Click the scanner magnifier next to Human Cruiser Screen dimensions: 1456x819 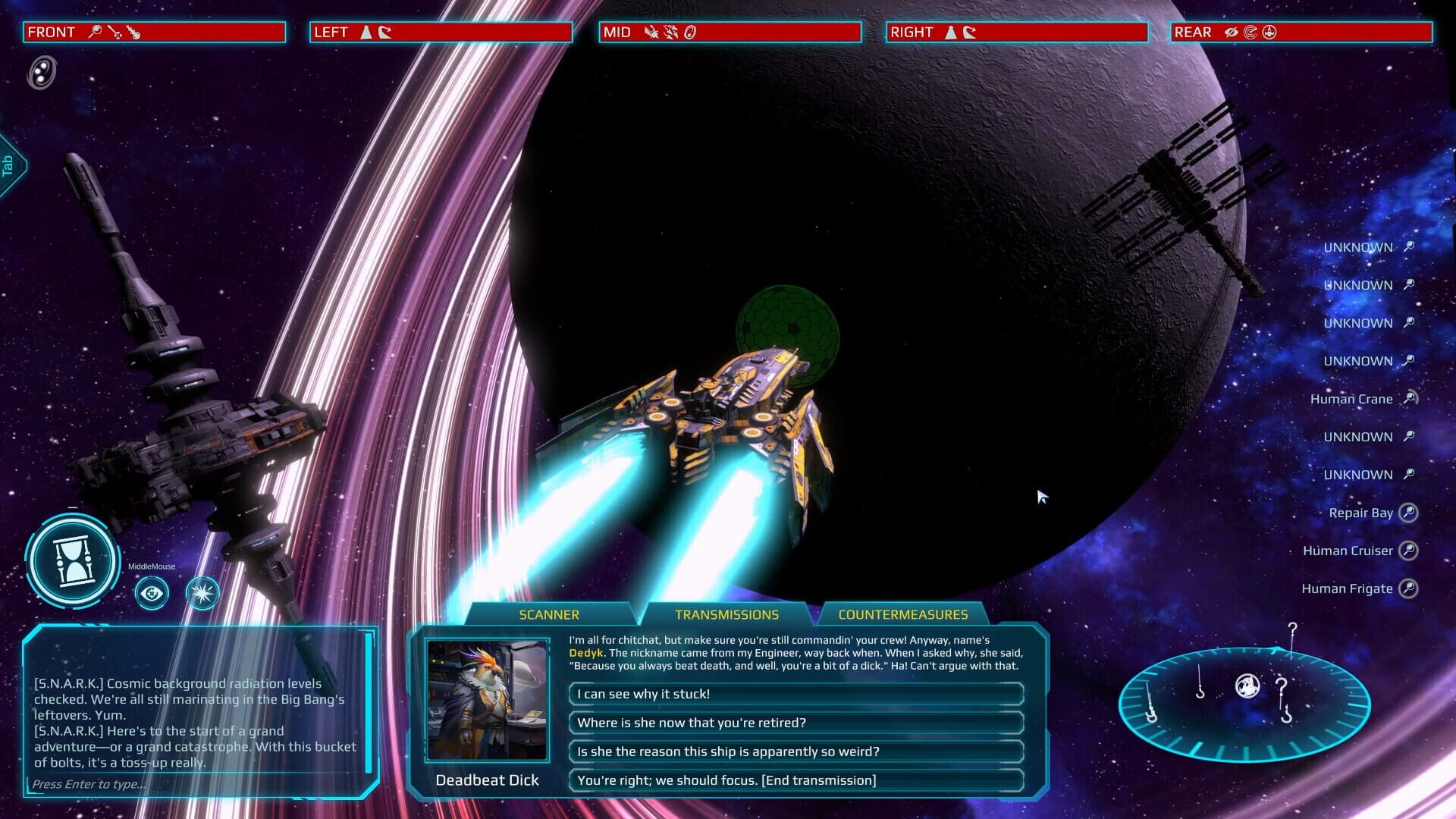click(x=1410, y=551)
